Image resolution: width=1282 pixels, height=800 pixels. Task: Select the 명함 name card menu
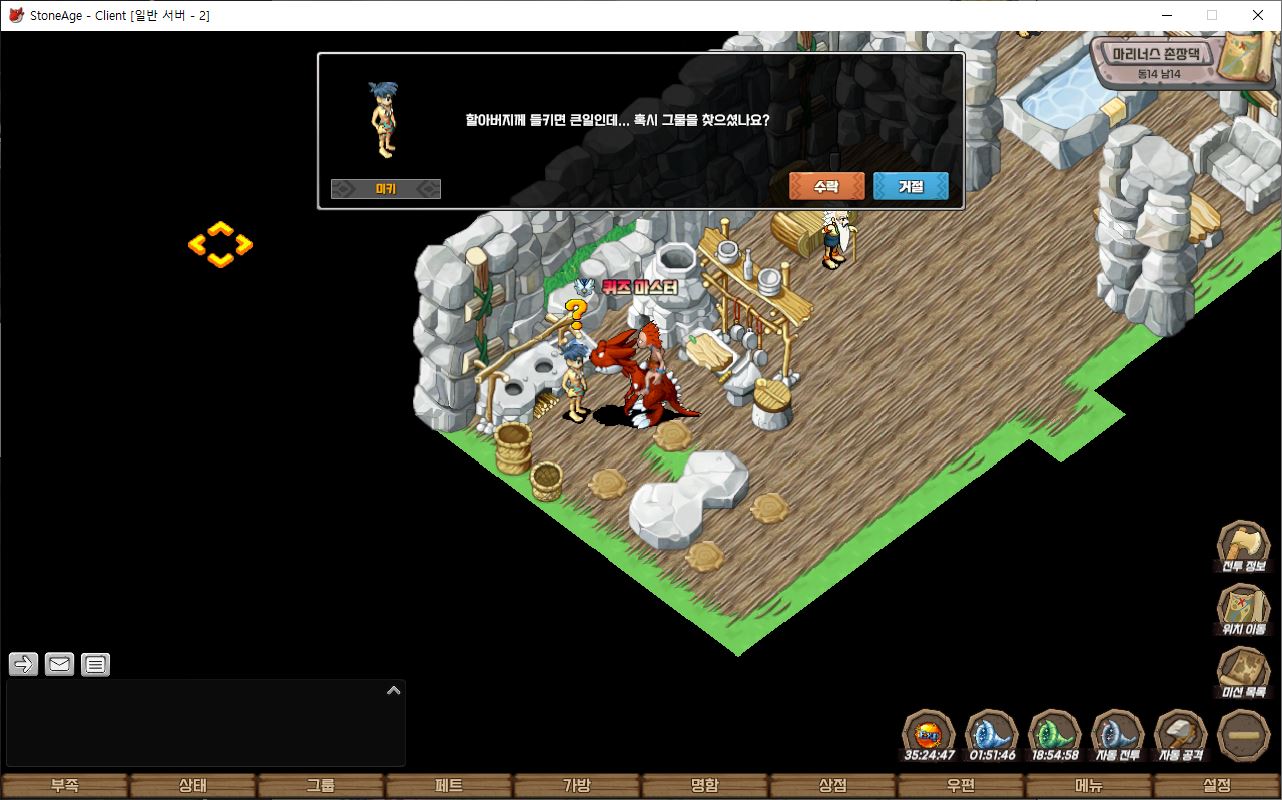point(705,786)
